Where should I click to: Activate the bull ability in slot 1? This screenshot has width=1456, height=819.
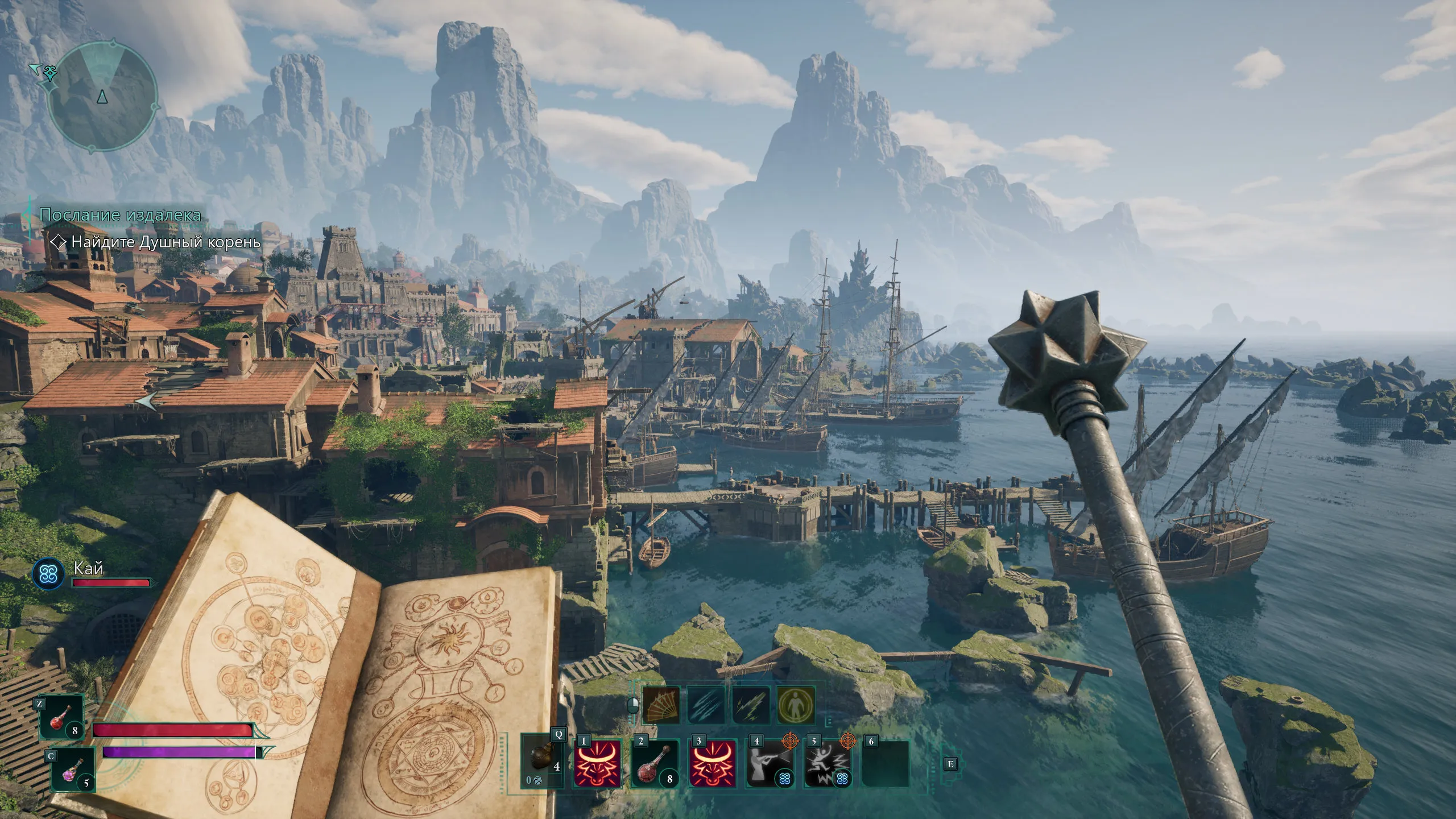point(596,763)
